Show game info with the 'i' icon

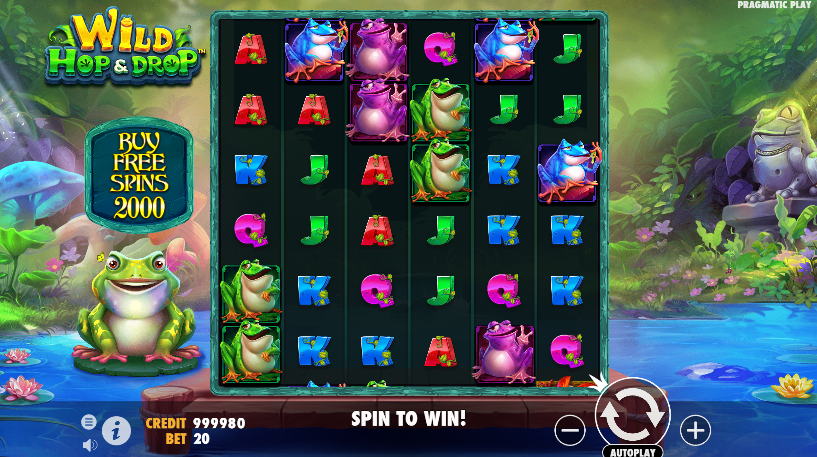(x=117, y=431)
